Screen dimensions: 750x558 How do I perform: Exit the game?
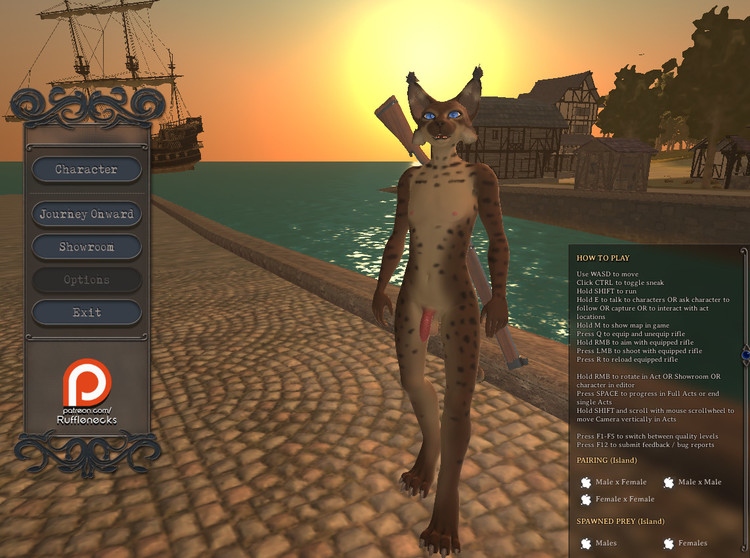(86, 313)
